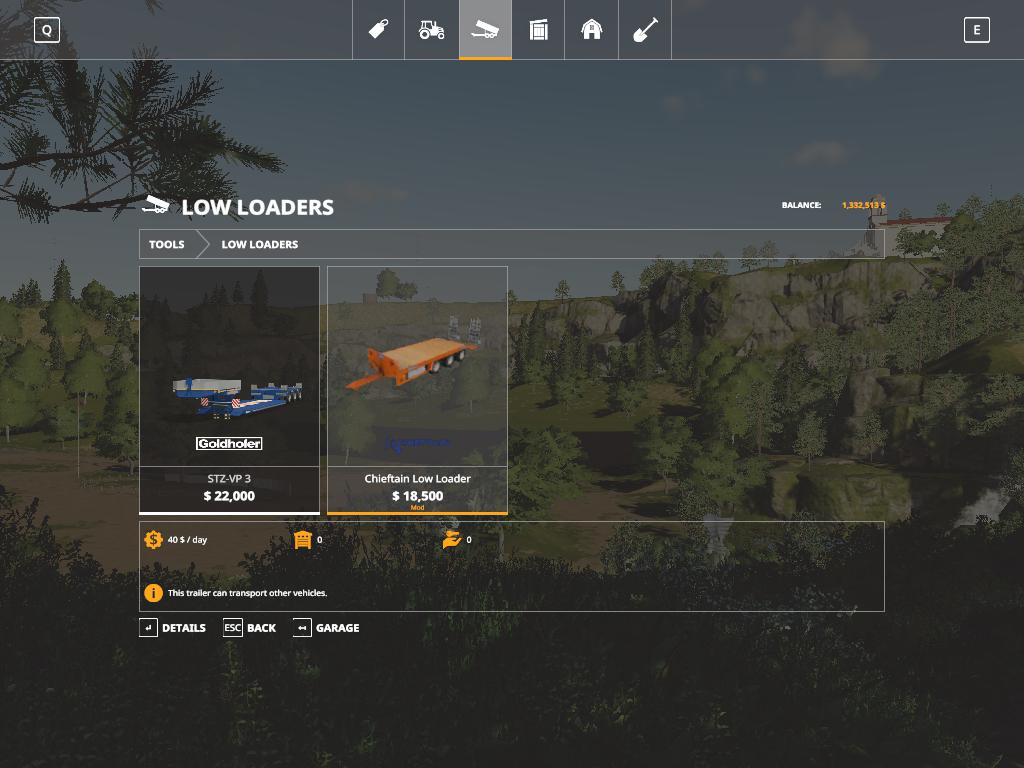
Task: Open the pallet objects tab
Action: 539,30
